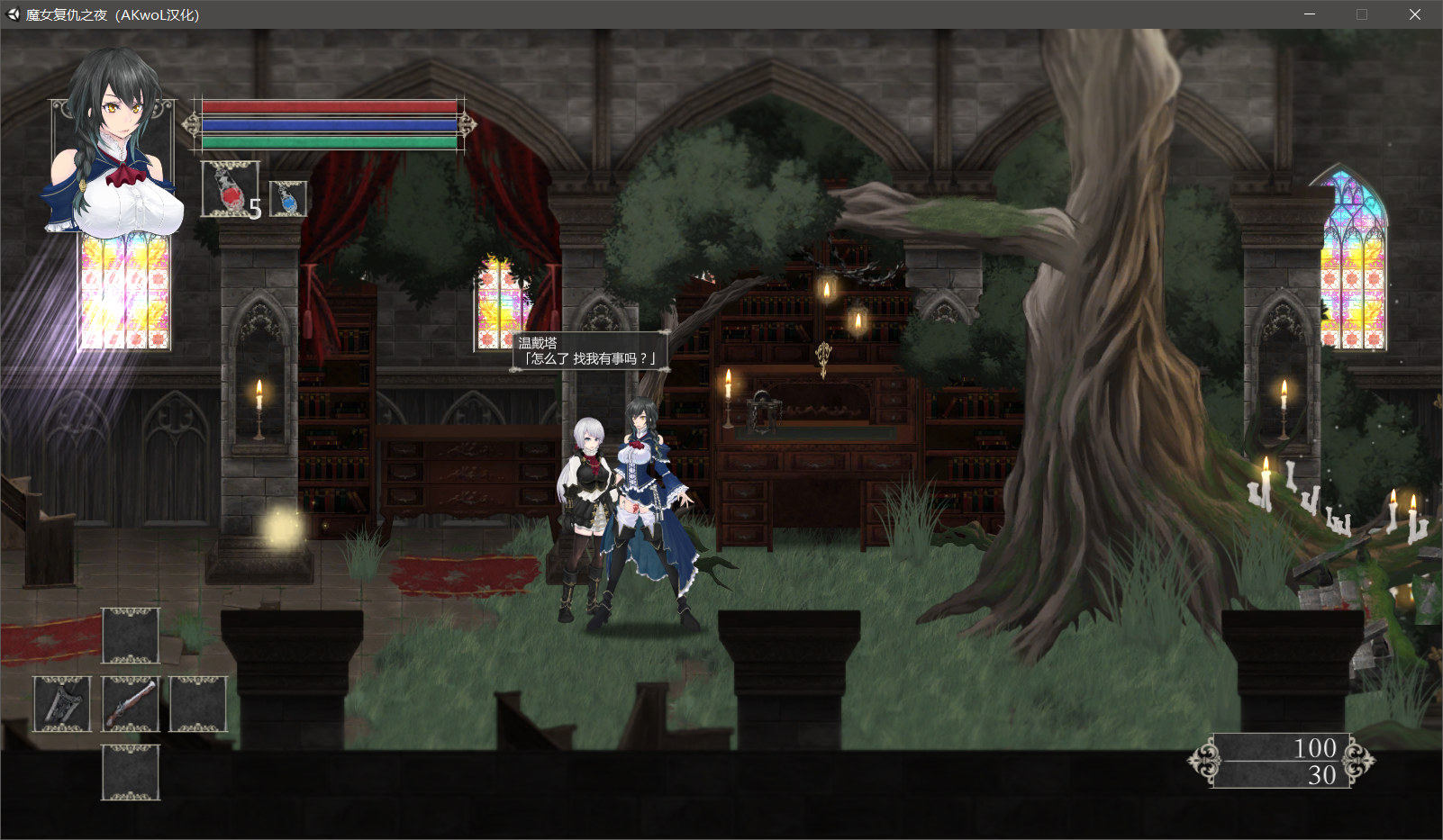This screenshot has width=1443, height=840.
Task: Click the character portrait frame
Action: (x=112, y=144)
